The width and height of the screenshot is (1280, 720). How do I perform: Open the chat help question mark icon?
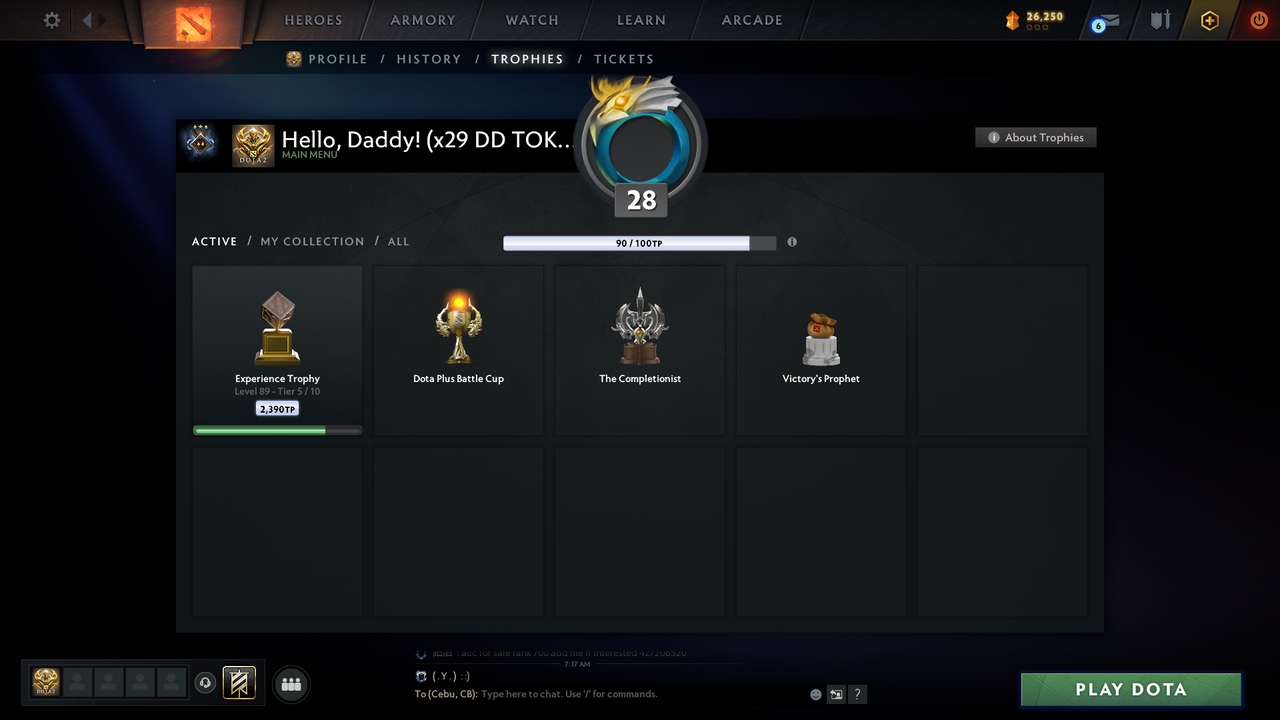point(857,693)
